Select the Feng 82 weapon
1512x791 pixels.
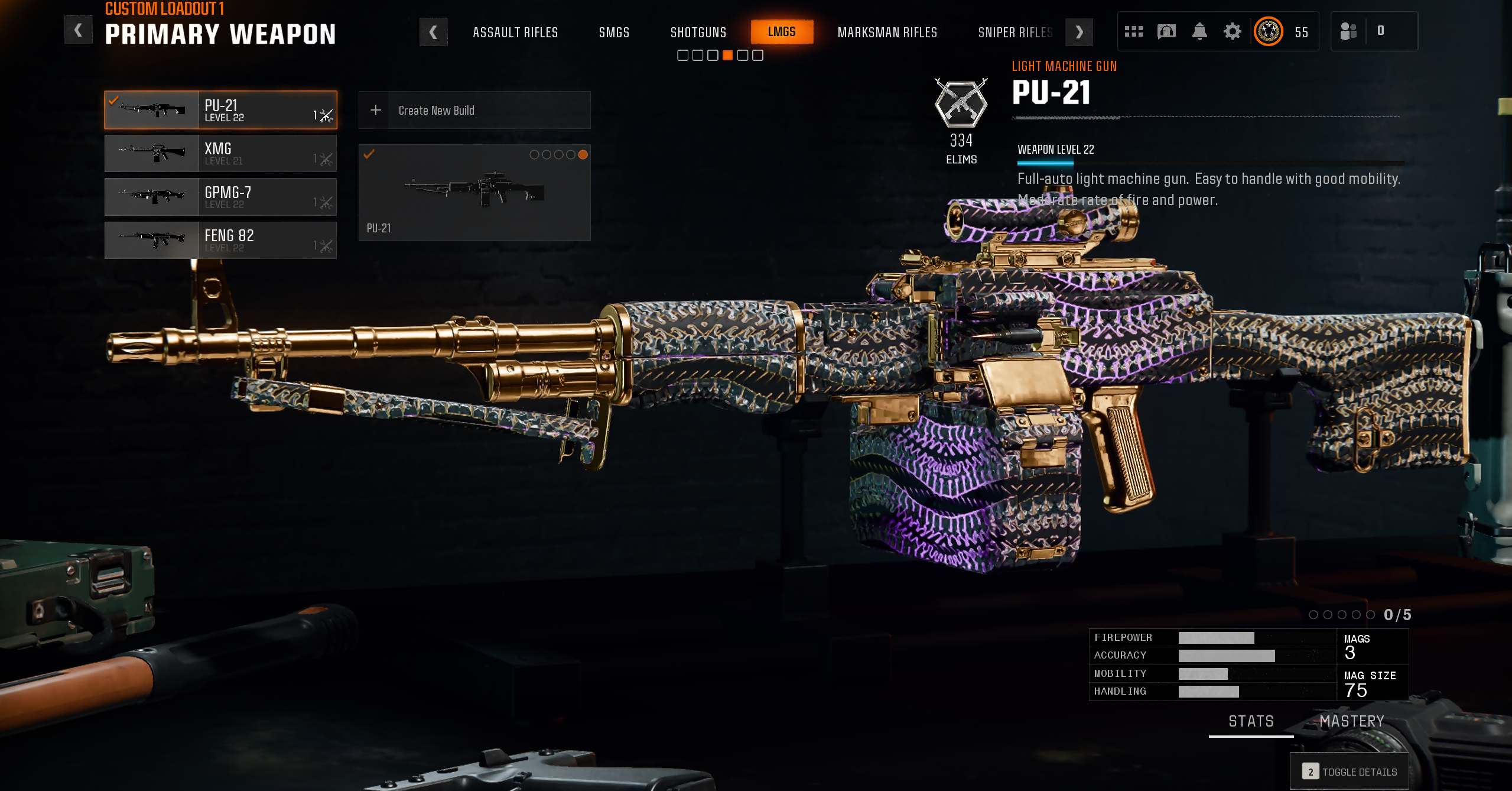tap(220, 240)
